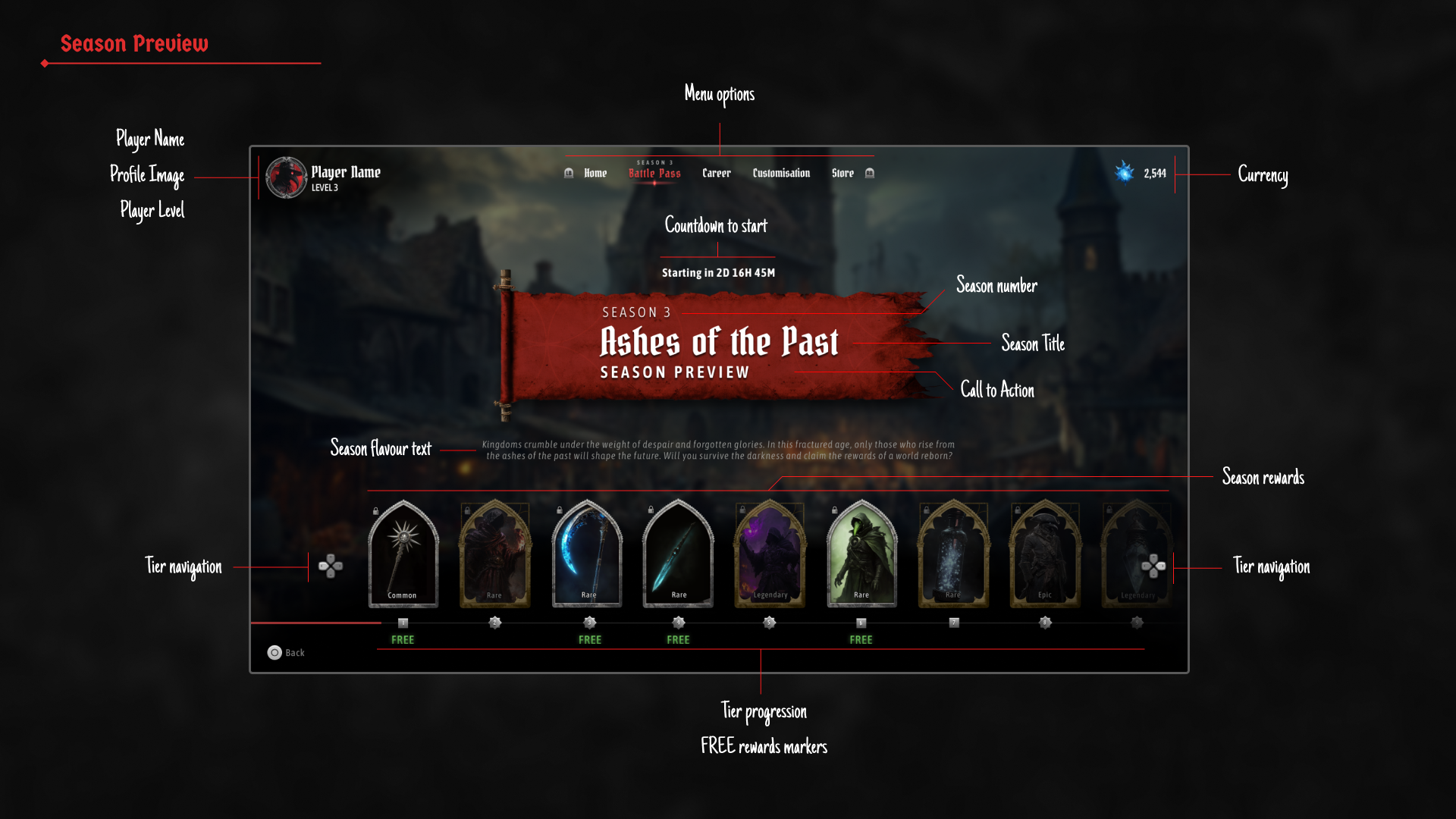This screenshot has height=819, width=1456.
Task: Choose the red hooded figure Rare reward
Action: (495, 554)
